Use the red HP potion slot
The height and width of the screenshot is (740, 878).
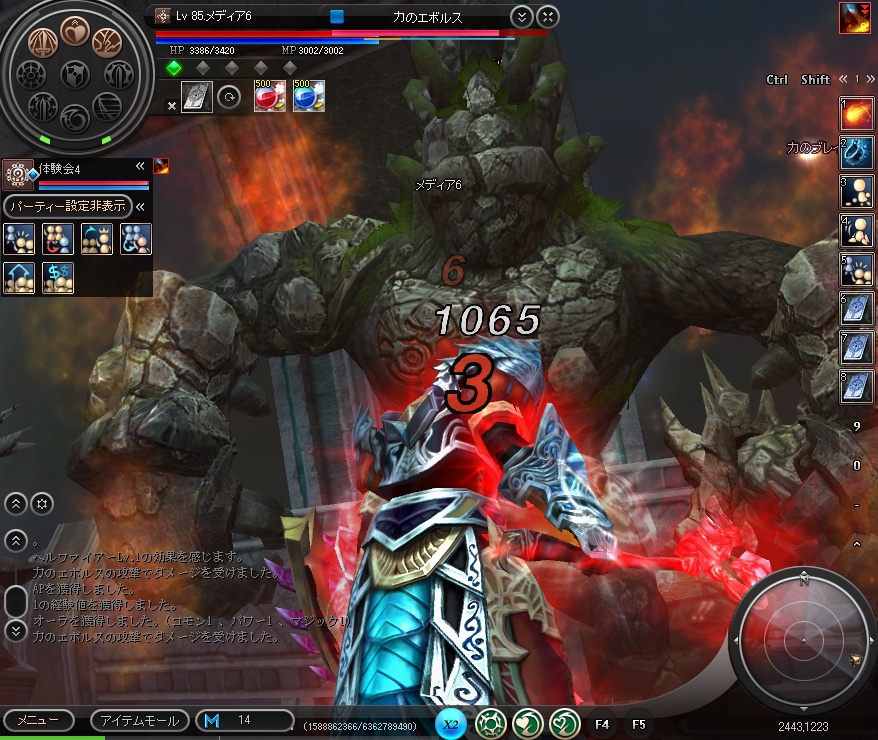pyautogui.click(x=269, y=97)
